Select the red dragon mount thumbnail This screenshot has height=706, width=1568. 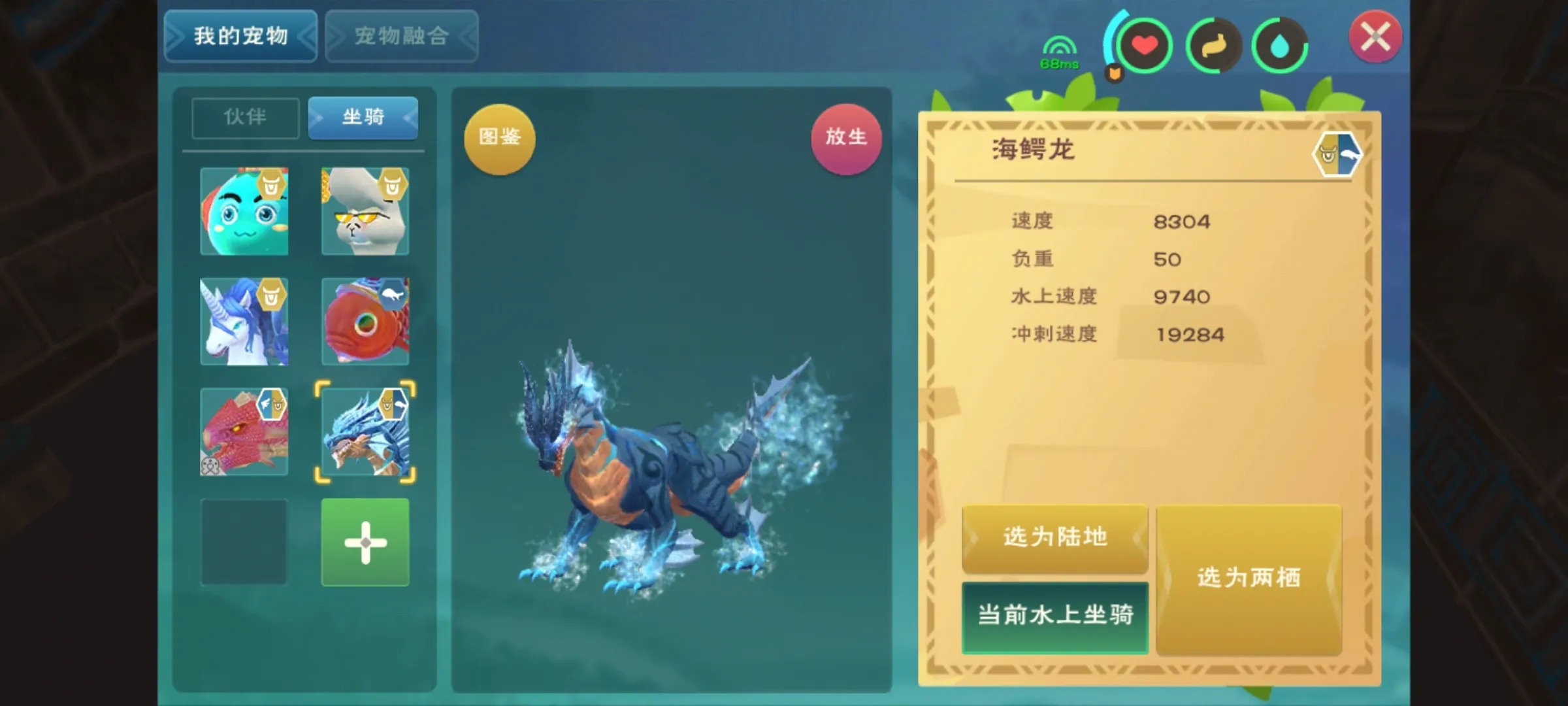[x=245, y=431]
